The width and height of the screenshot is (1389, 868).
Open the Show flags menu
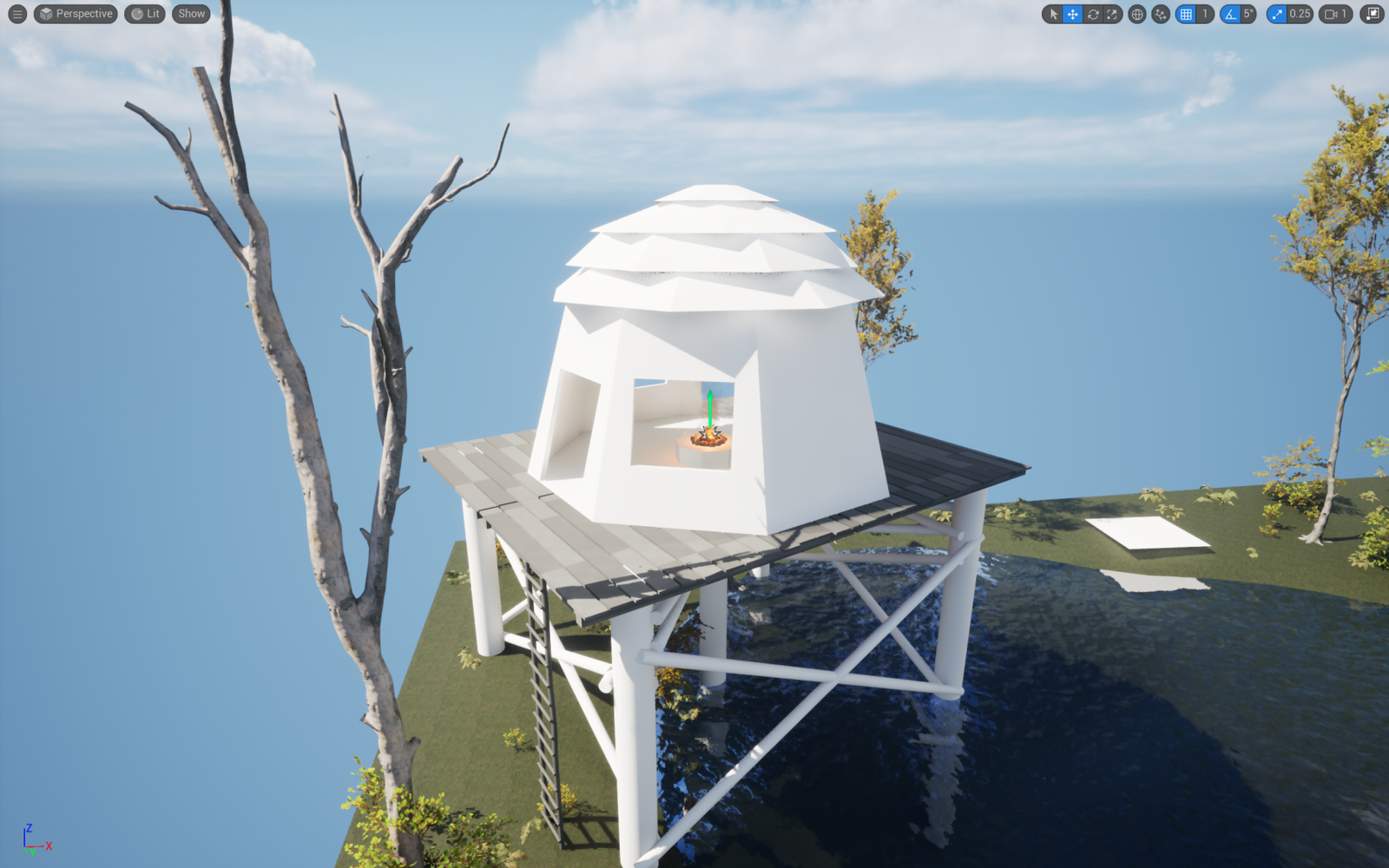coord(191,14)
